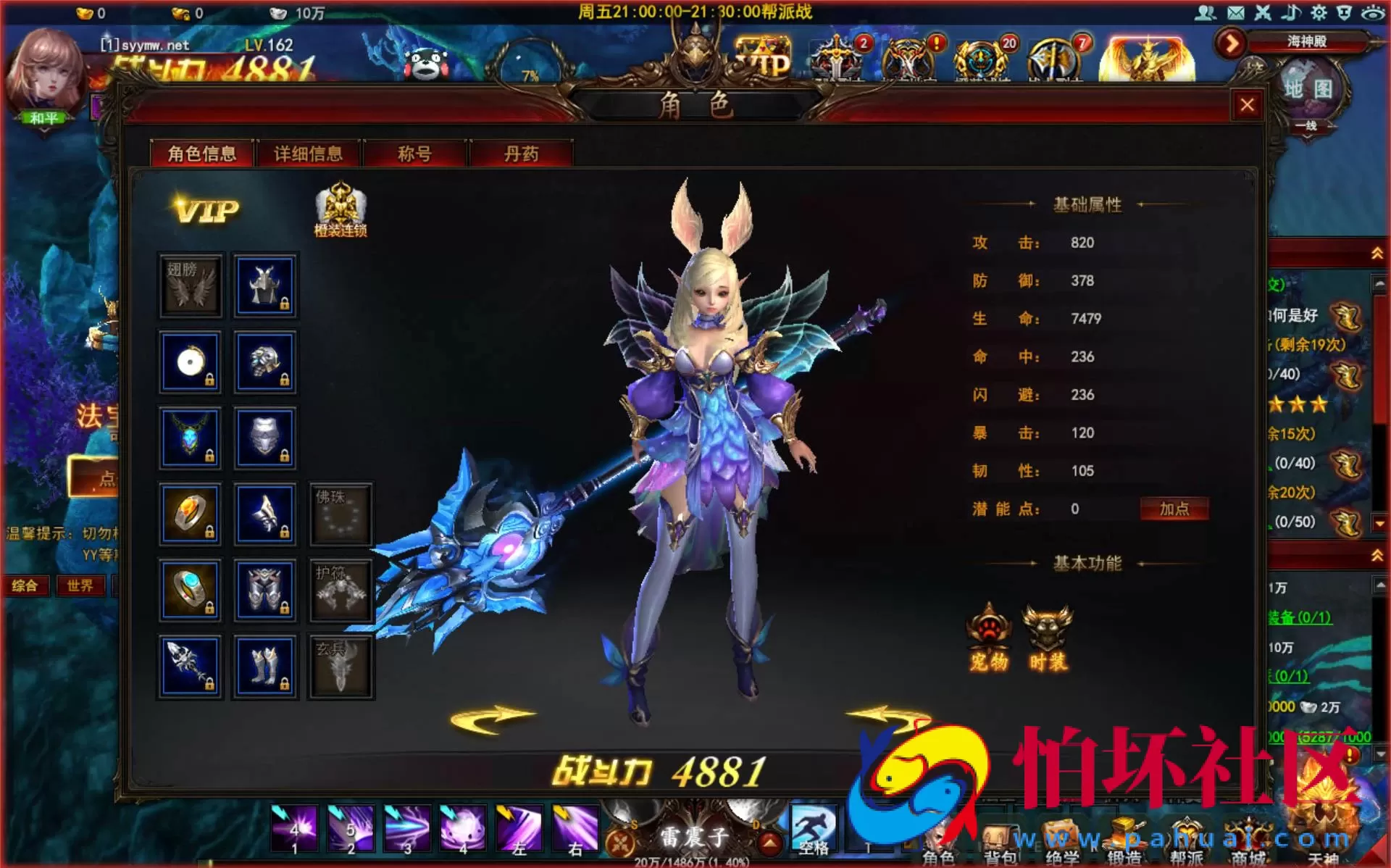Screen dimensions: 1391x868
Task: Click the locked necklace equipment slot
Action: tap(190, 438)
